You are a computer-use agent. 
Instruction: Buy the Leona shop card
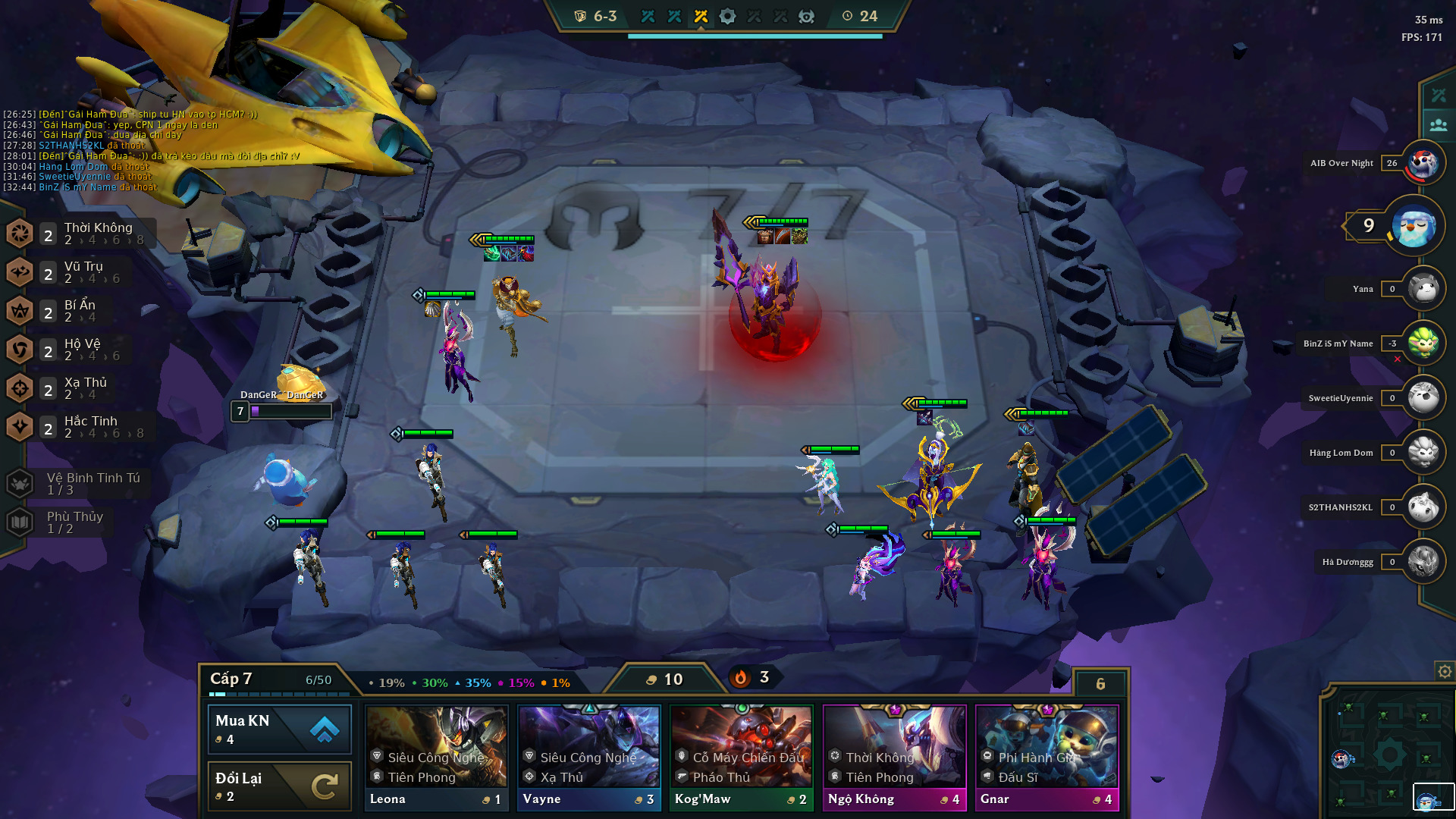coord(436,758)
